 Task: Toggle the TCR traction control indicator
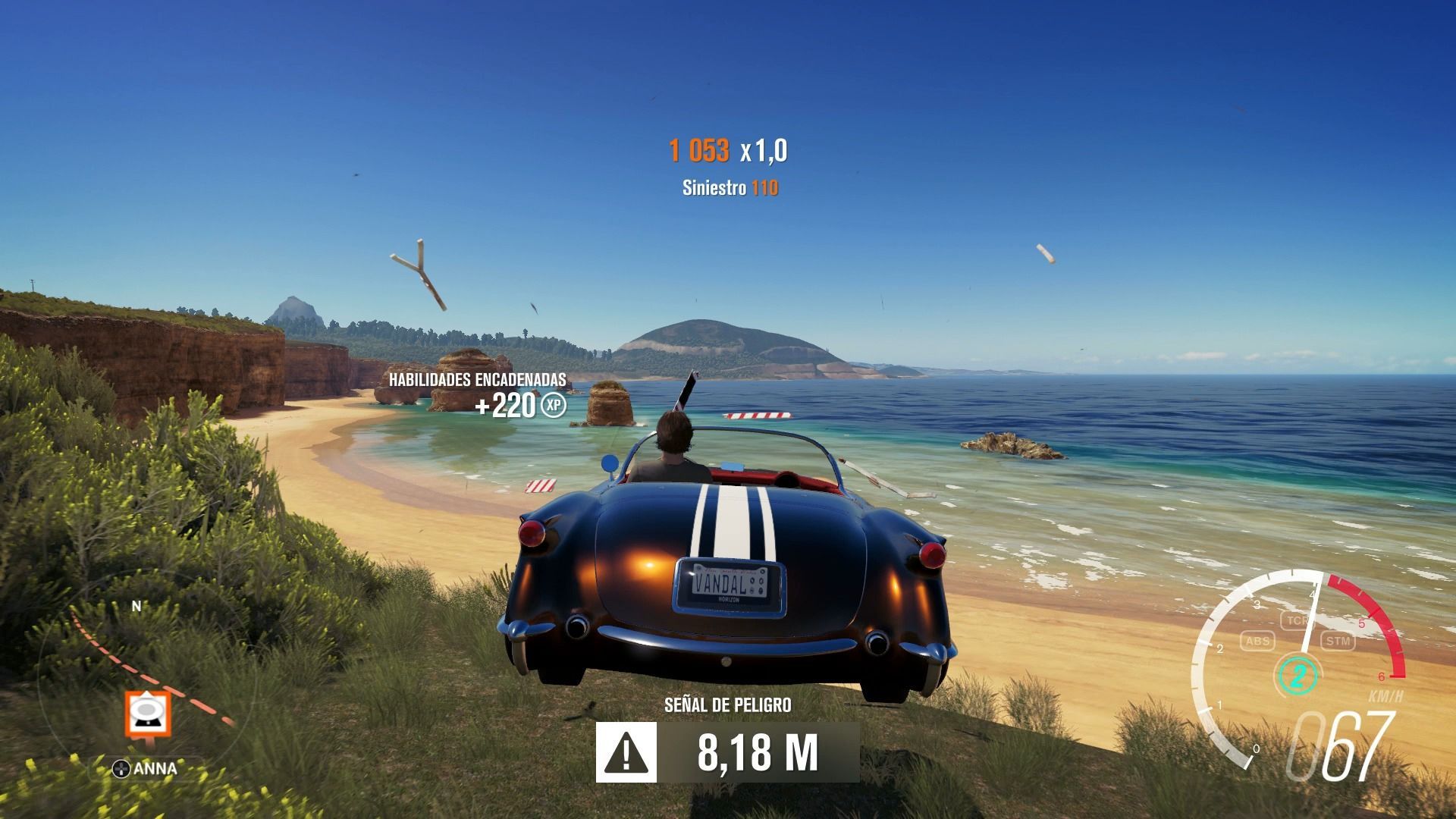1297,620
